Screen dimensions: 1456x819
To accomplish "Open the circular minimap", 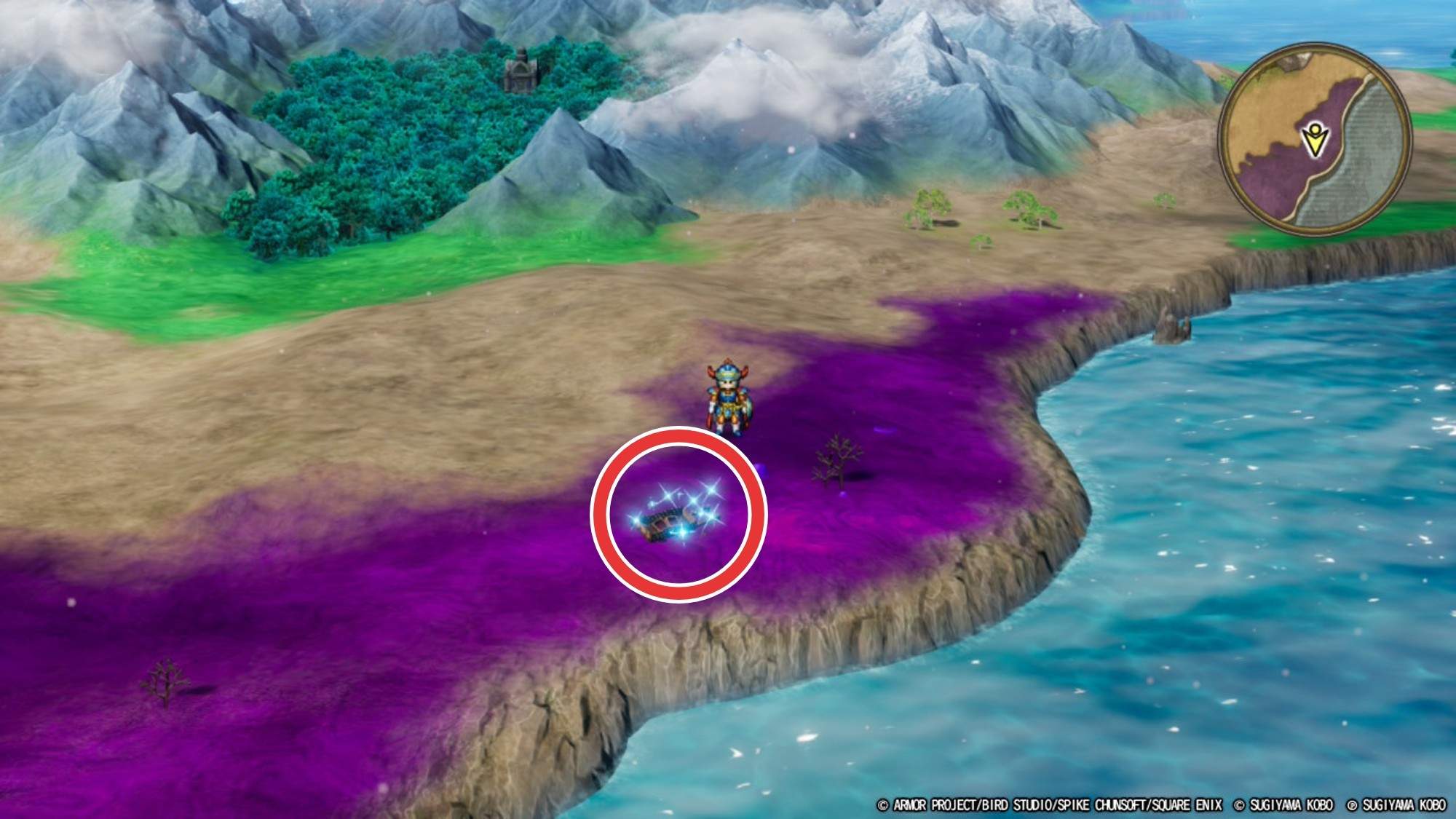I will click(x=1315, y=139).
